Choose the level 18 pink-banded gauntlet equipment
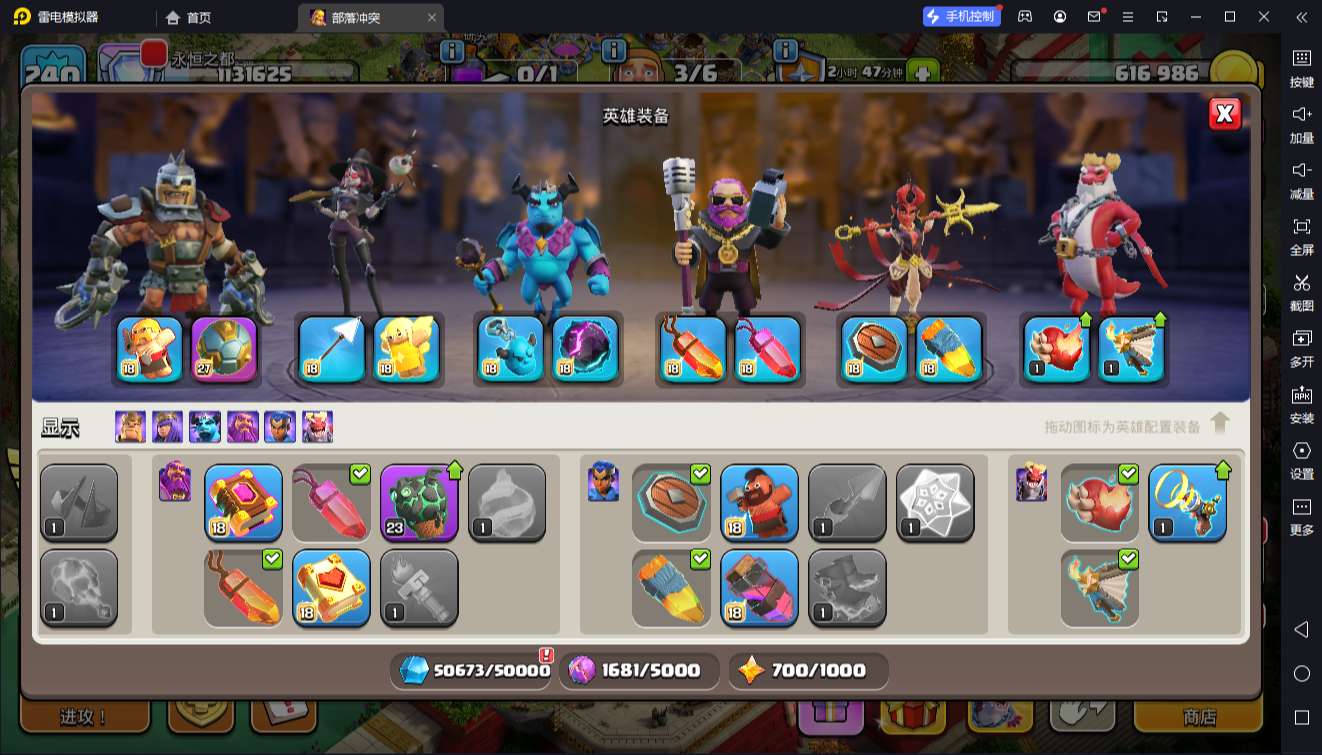This screenshot has height=755, width=1322. coord(759,588)
